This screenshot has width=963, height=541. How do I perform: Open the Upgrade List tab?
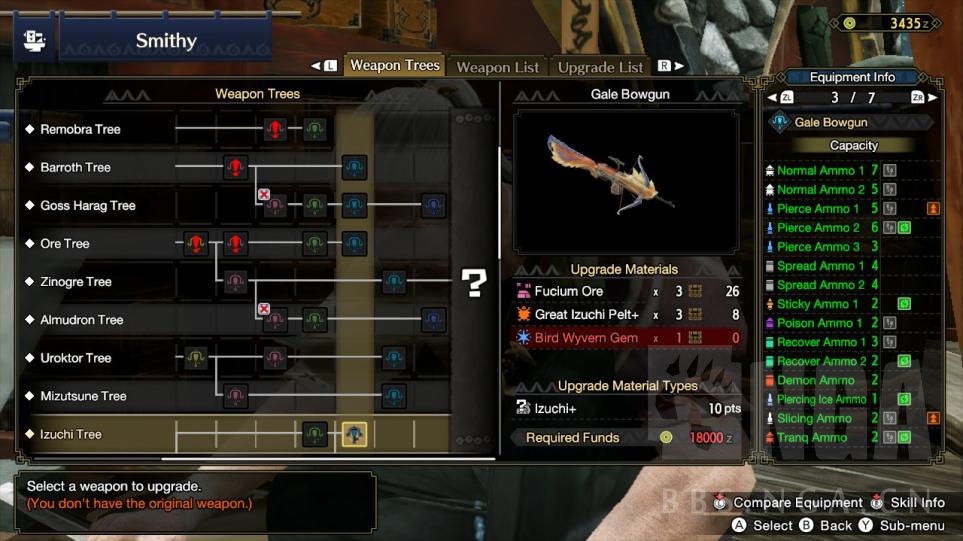(x=600, y=67)
